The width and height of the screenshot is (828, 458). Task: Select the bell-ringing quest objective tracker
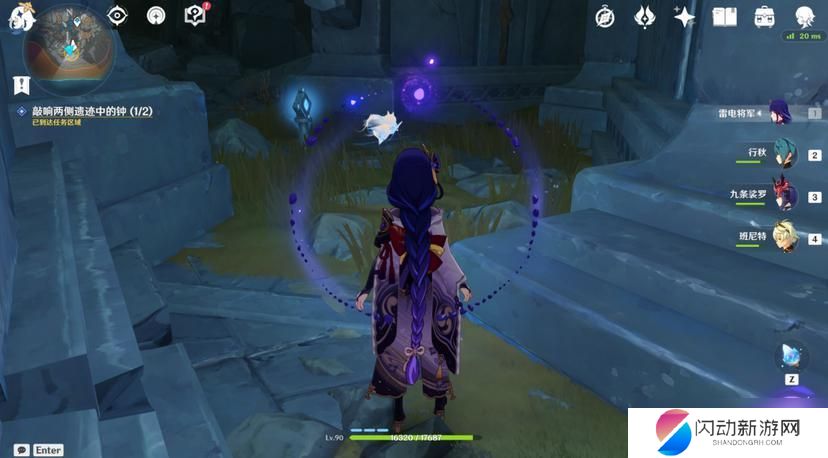point(85,112)
